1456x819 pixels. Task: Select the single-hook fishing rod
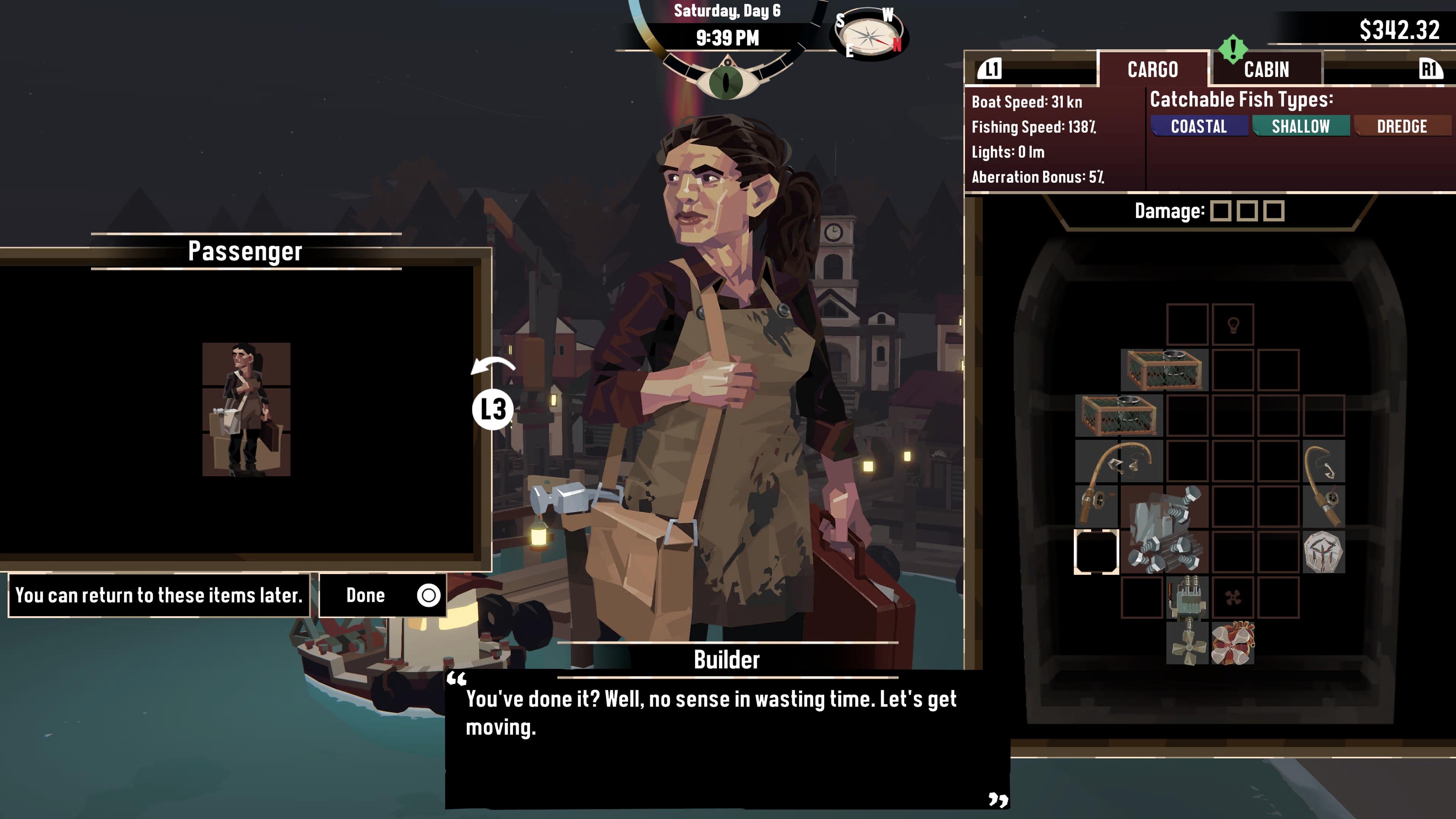1324,485
